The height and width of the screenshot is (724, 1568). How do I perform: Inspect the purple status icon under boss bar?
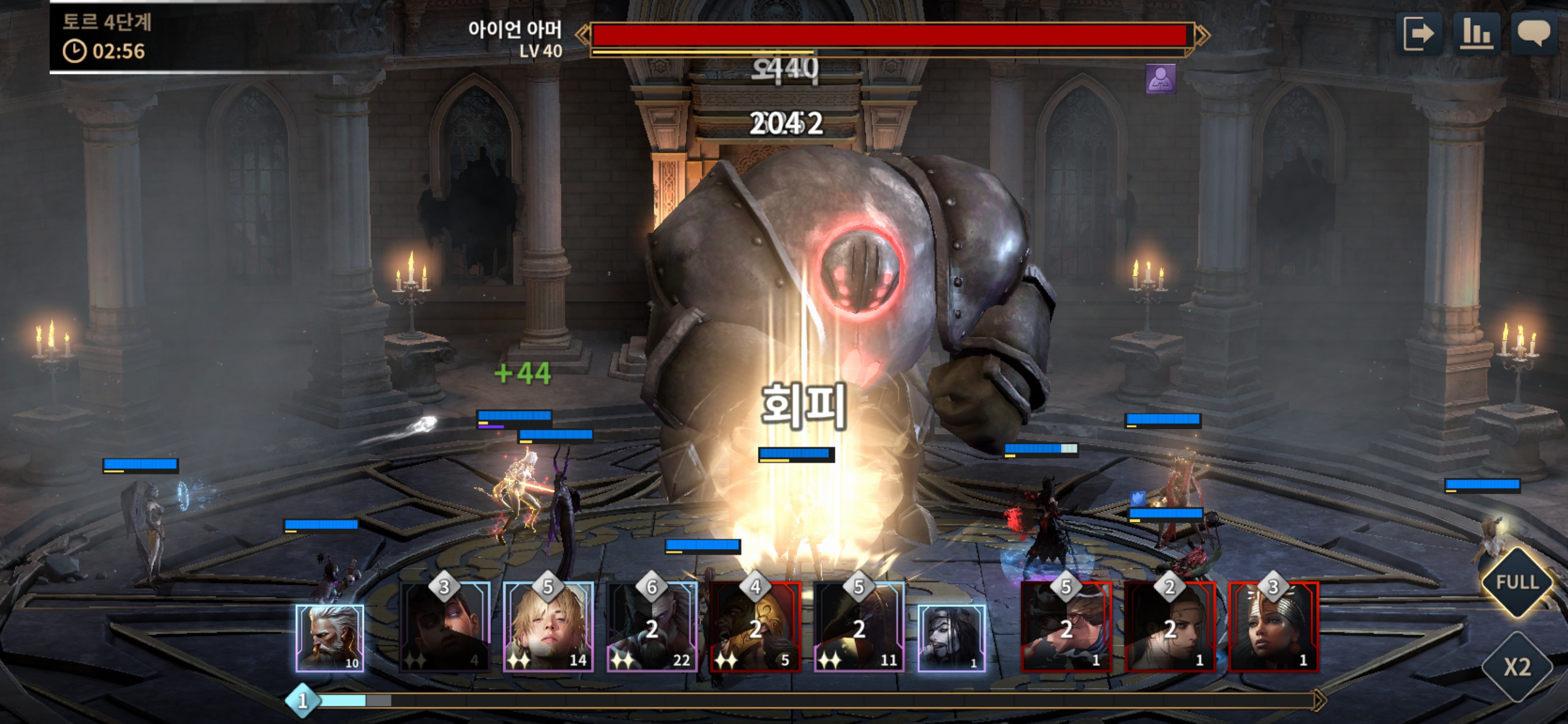1160,79
